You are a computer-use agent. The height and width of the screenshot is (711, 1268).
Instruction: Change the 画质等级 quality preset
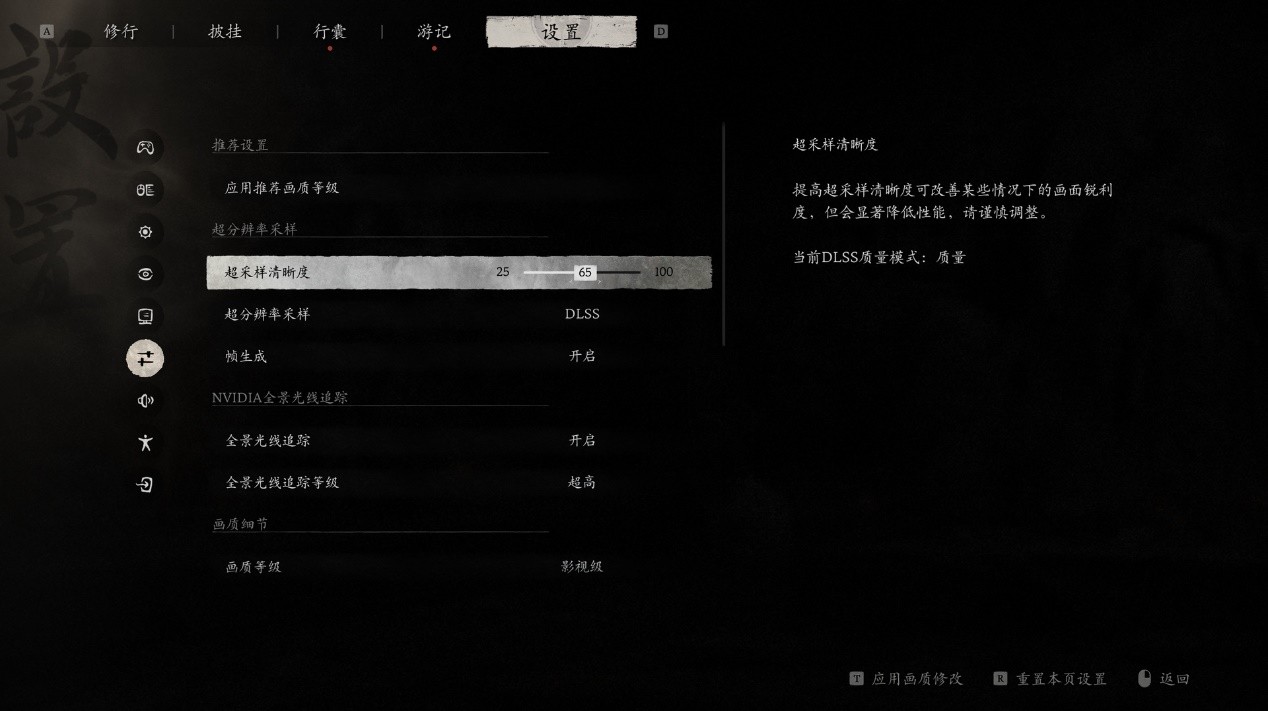tap(582, 567)
